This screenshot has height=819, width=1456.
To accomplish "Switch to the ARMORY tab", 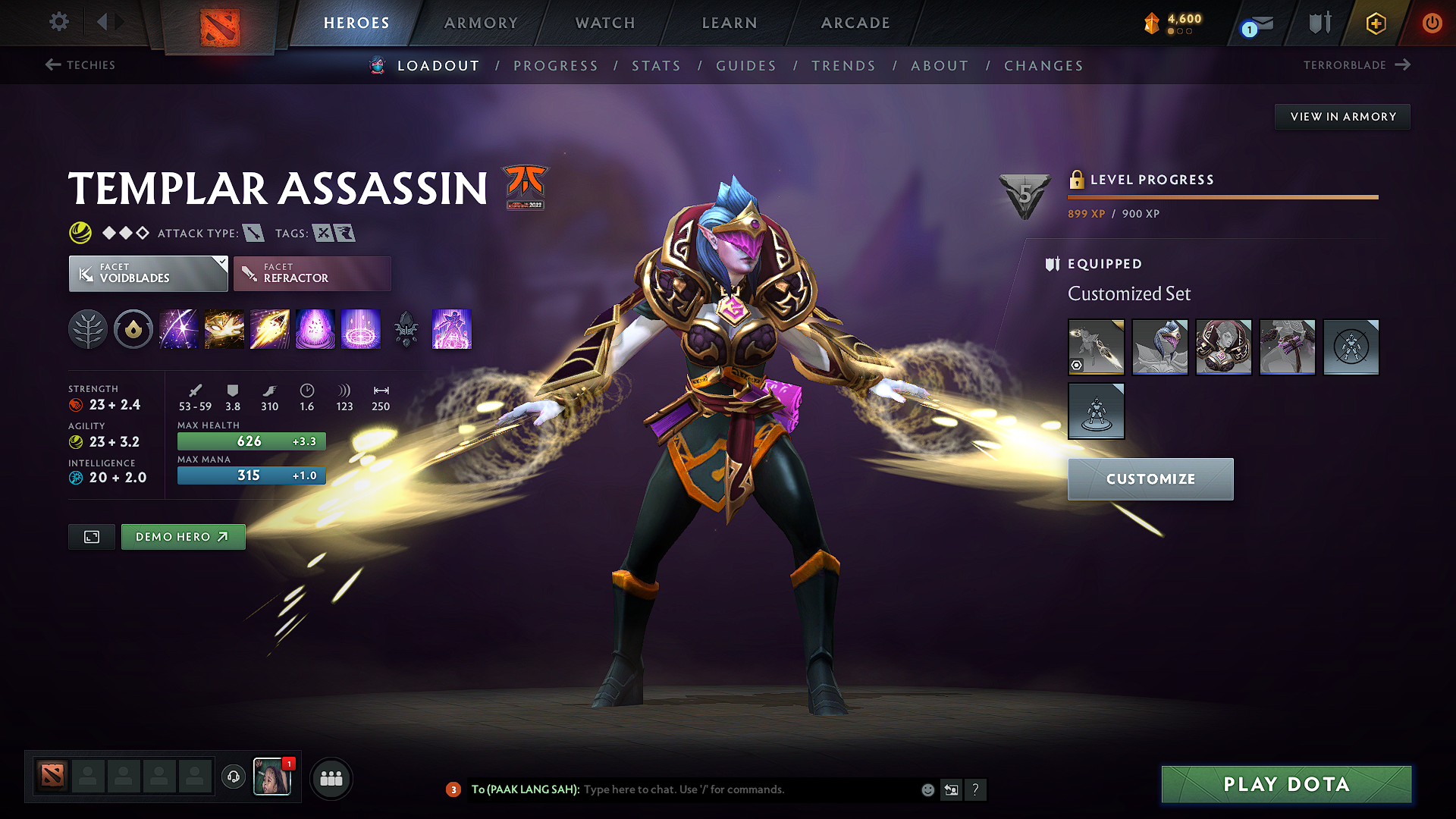I will coord(481,23).
